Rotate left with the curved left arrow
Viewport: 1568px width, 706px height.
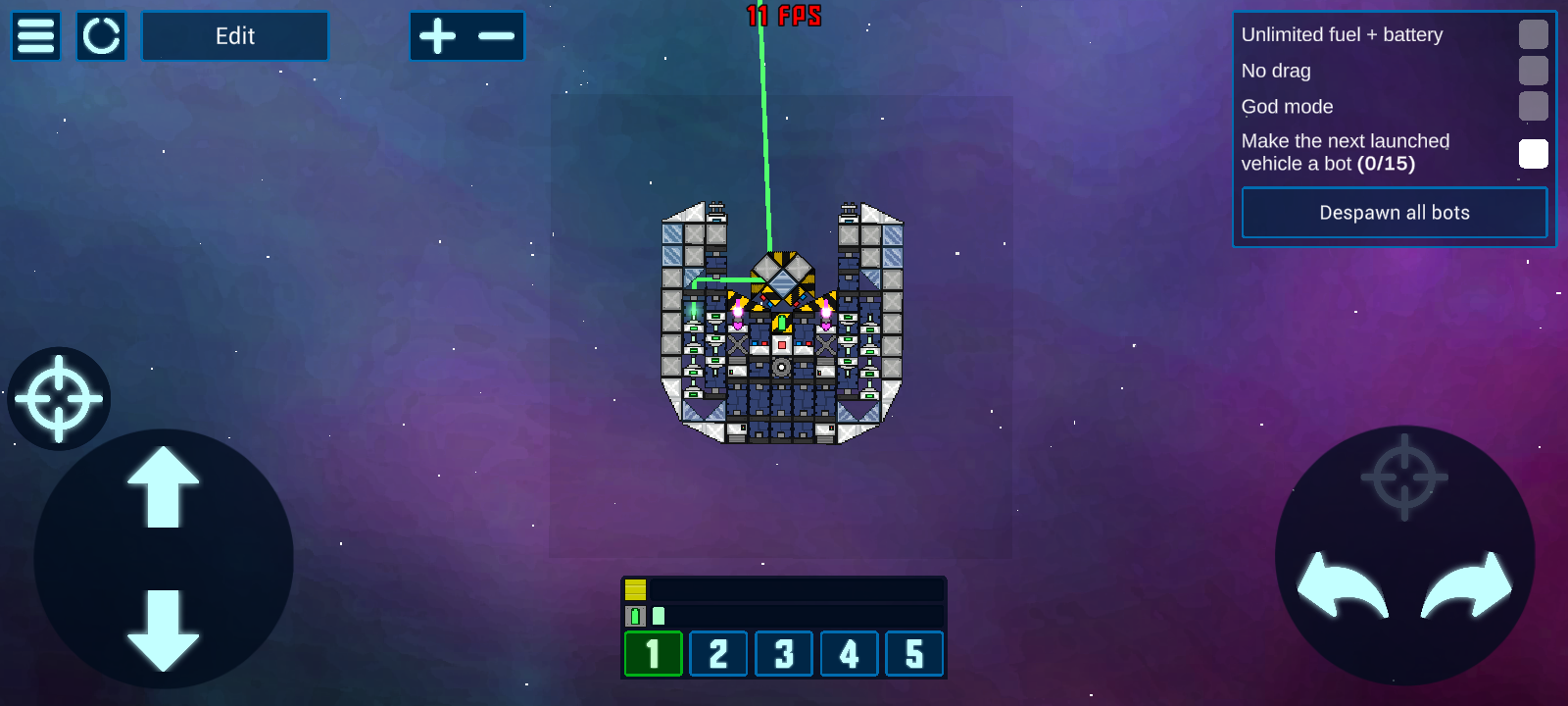[x=1342, y=585]
